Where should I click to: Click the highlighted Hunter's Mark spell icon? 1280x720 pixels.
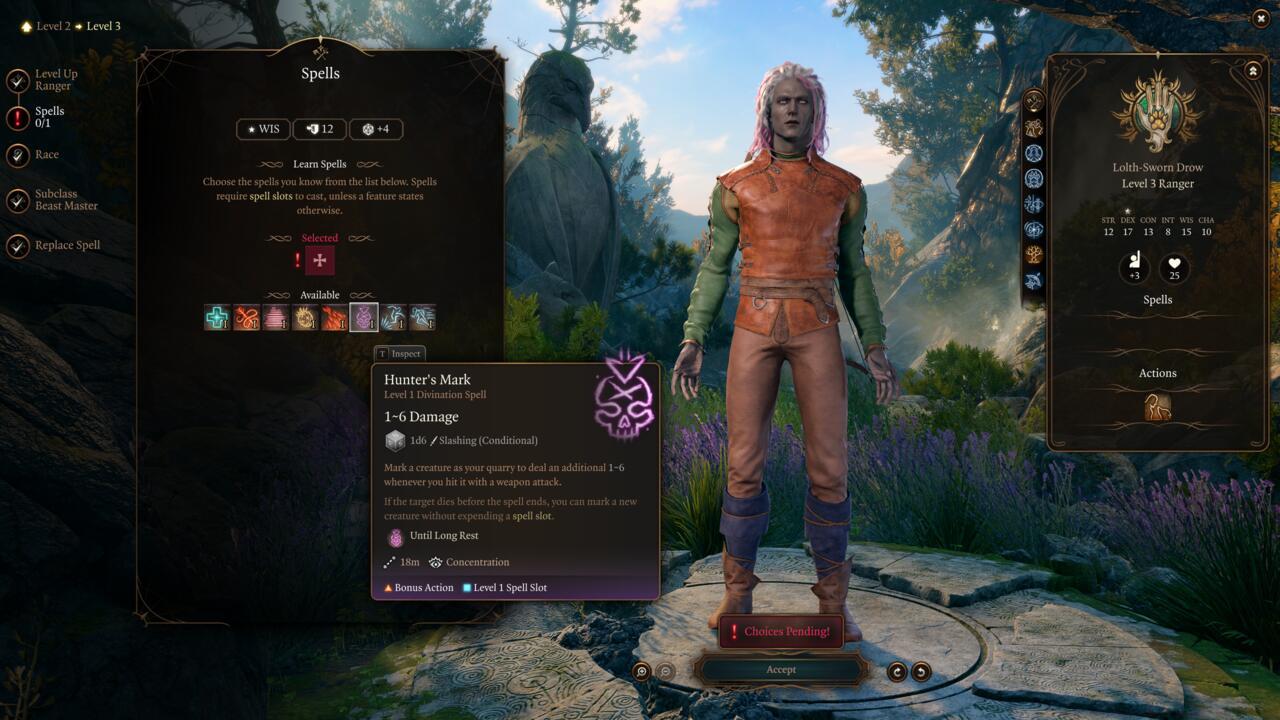click(363, 317)
